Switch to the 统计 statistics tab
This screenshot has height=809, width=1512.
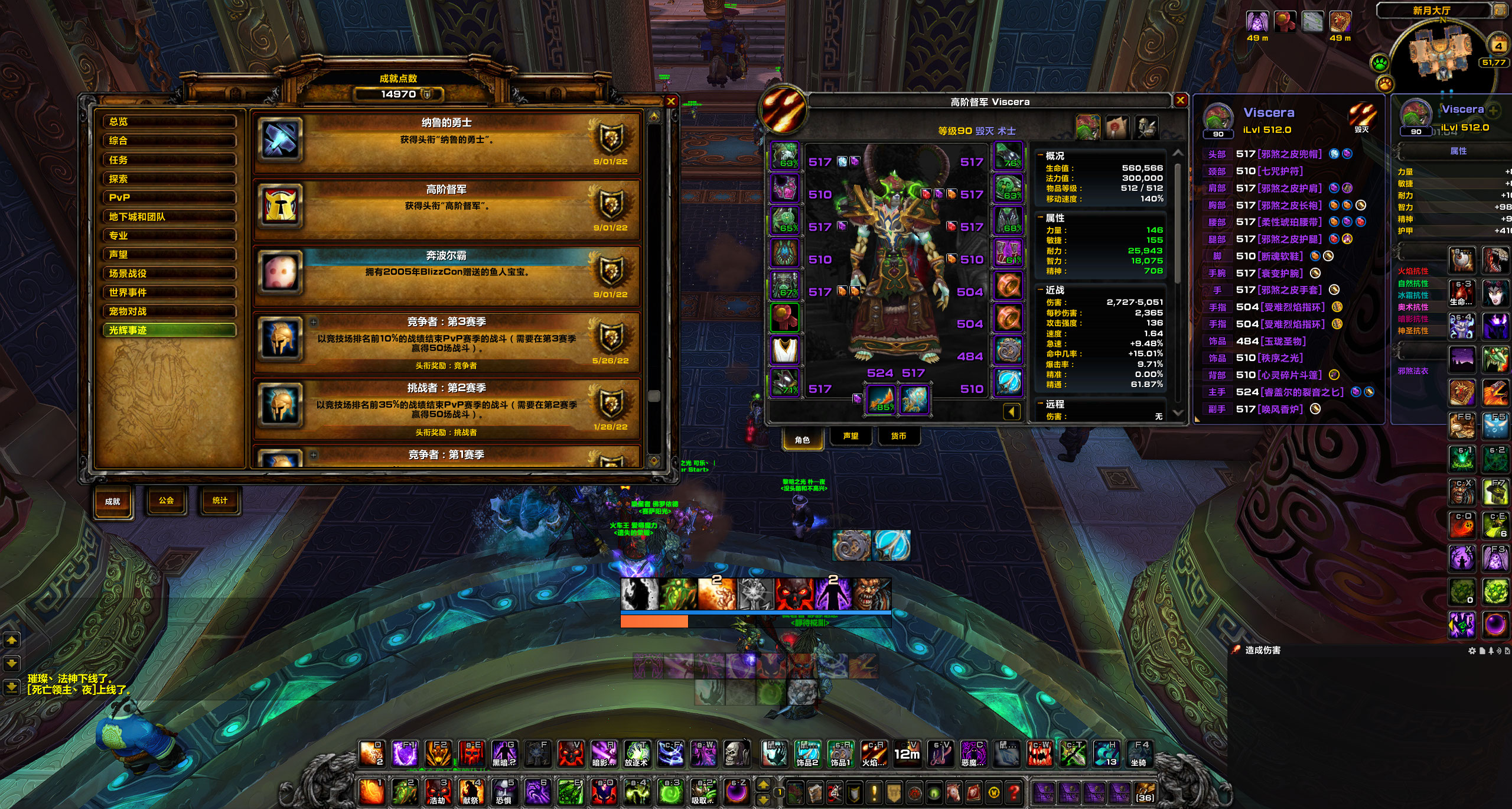click(x=219, y=501)
